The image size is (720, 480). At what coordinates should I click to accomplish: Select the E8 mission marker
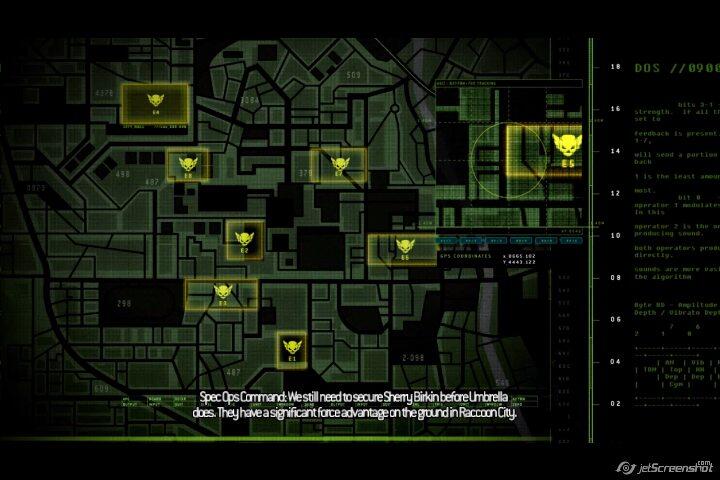click(x=187, y=165)
